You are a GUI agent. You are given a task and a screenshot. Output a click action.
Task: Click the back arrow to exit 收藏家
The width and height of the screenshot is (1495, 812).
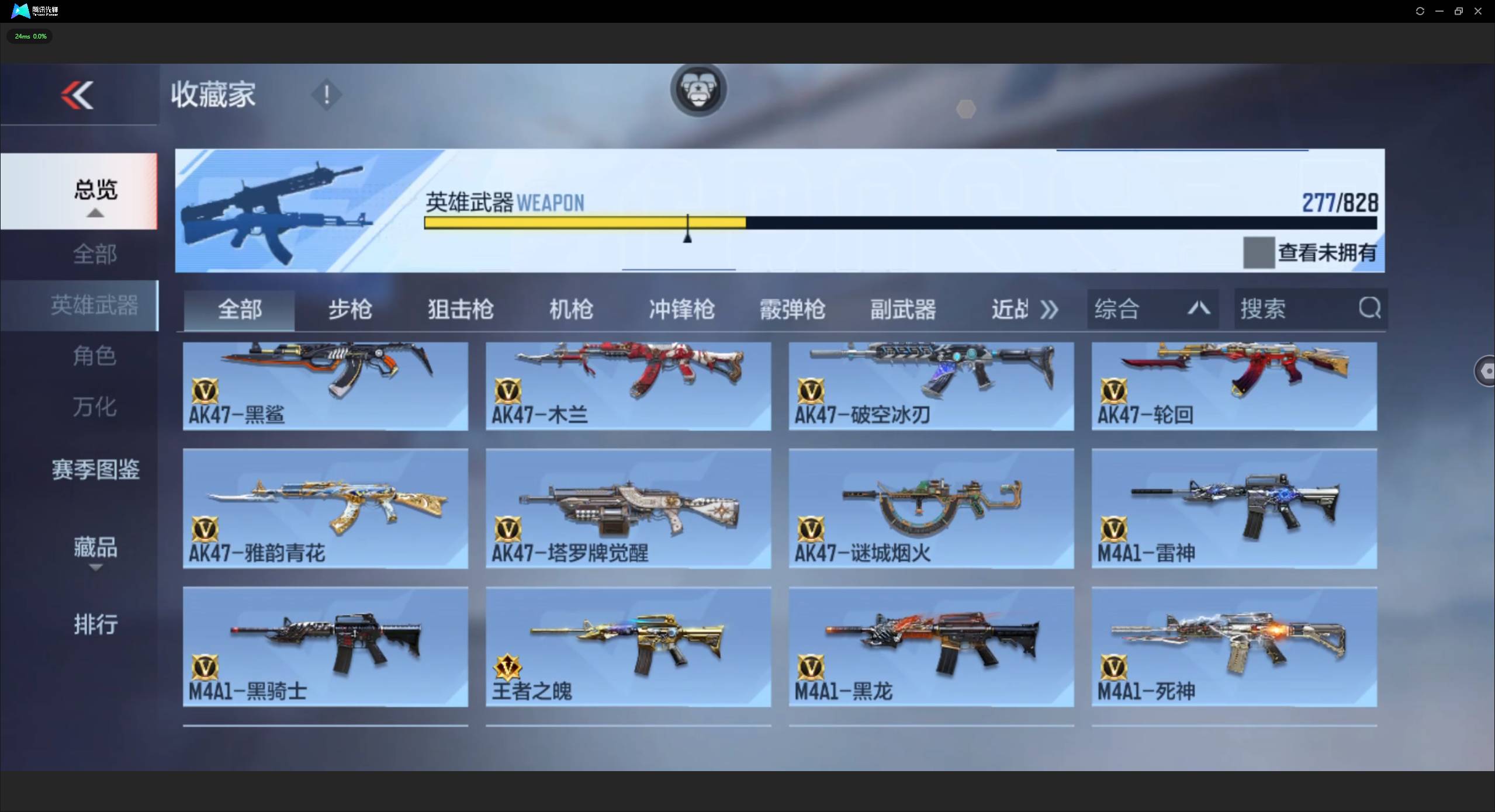point(78,95)
